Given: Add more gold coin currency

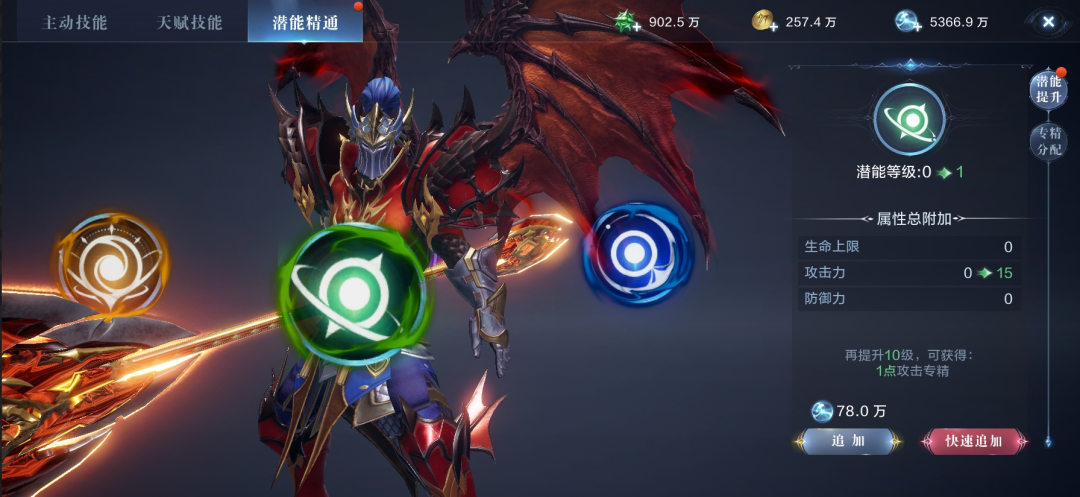Looking at the screenshot, I should click(766, 22).
